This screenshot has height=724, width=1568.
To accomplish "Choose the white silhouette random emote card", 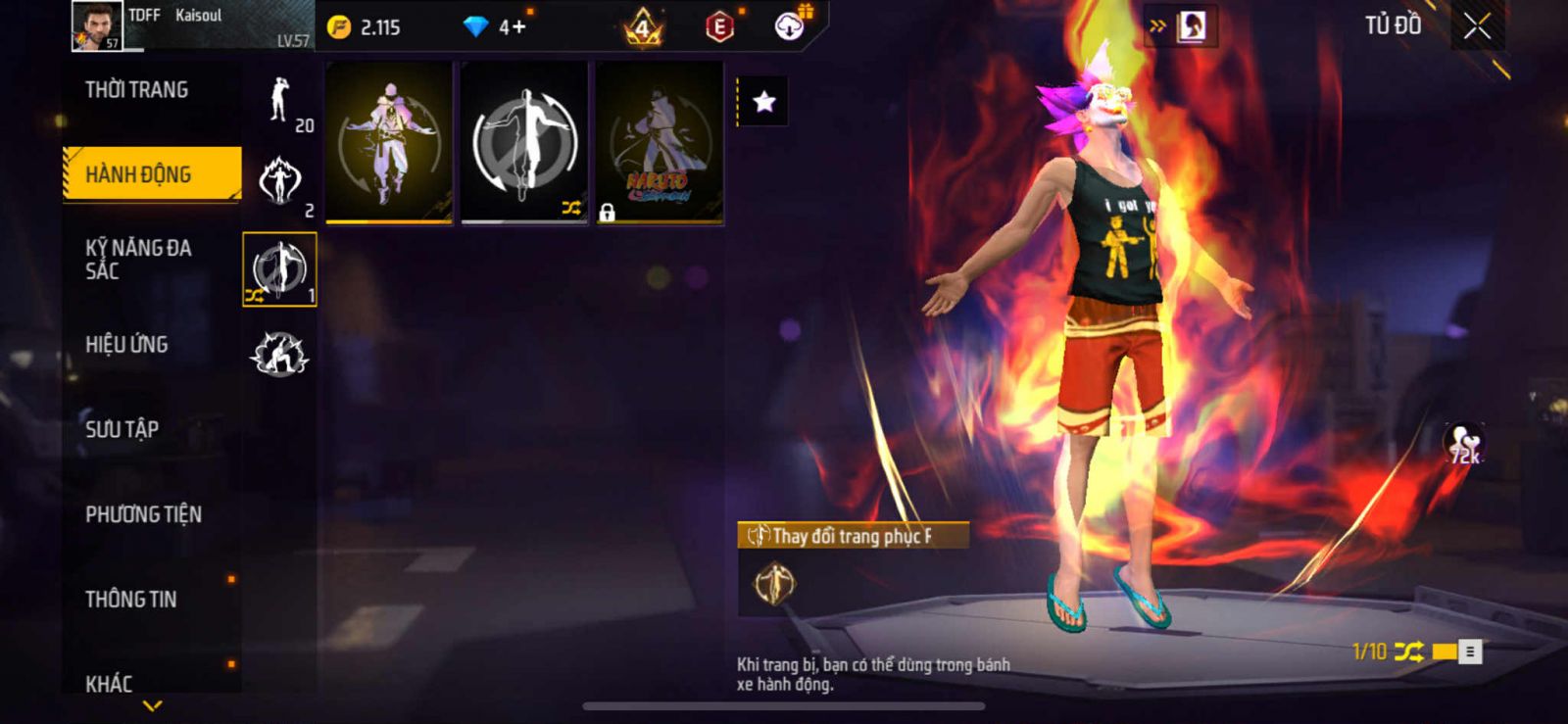I will tap(524, 142).
